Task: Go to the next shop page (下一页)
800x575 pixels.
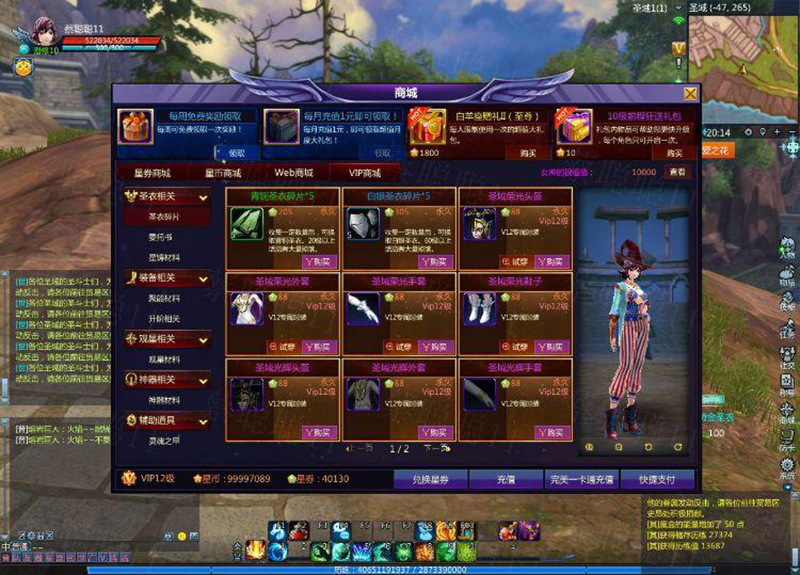Action: click(432, 449)
